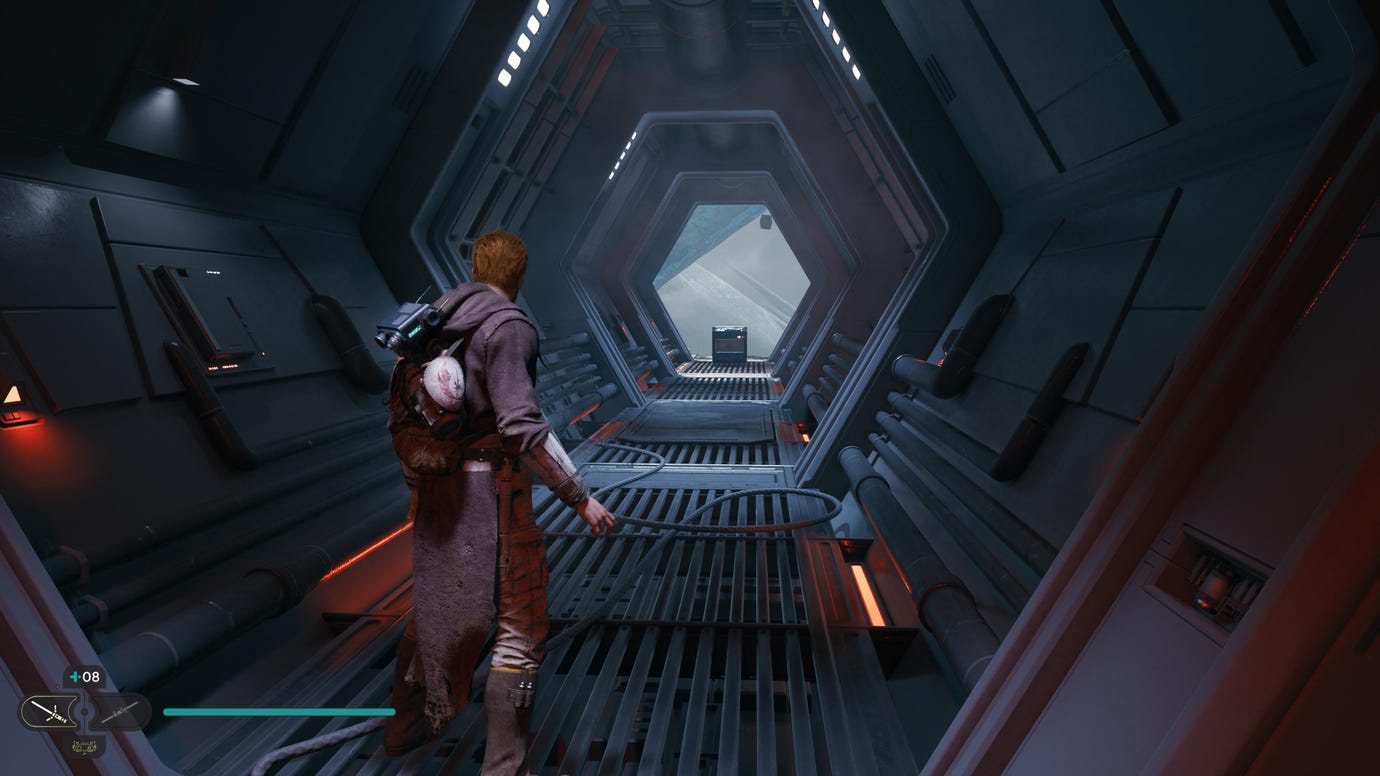Click the green stim cross icon
The height and width of the screenshot is (776, 1380).
click(x=75, y=677)
